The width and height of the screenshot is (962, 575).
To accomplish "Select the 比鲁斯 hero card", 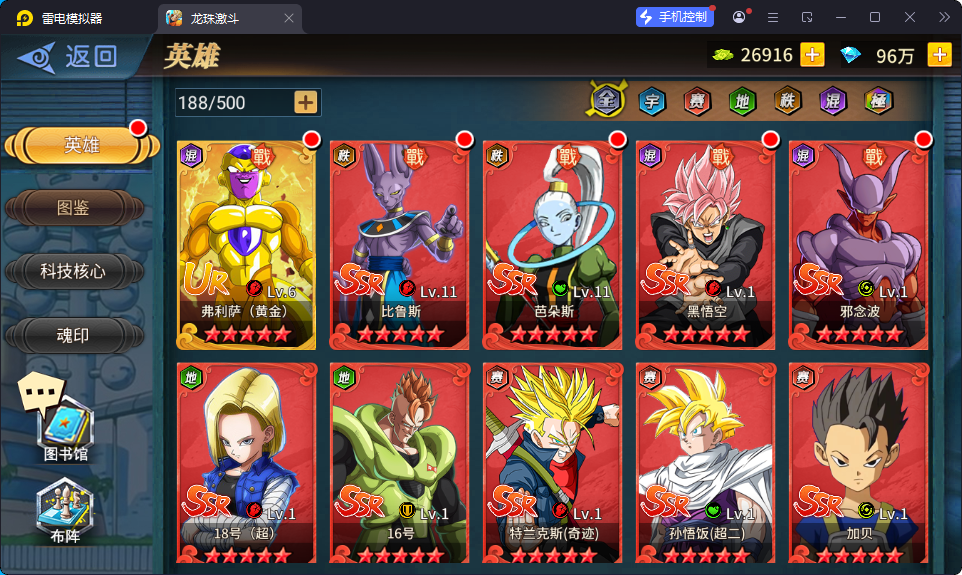I will [400, 244].
